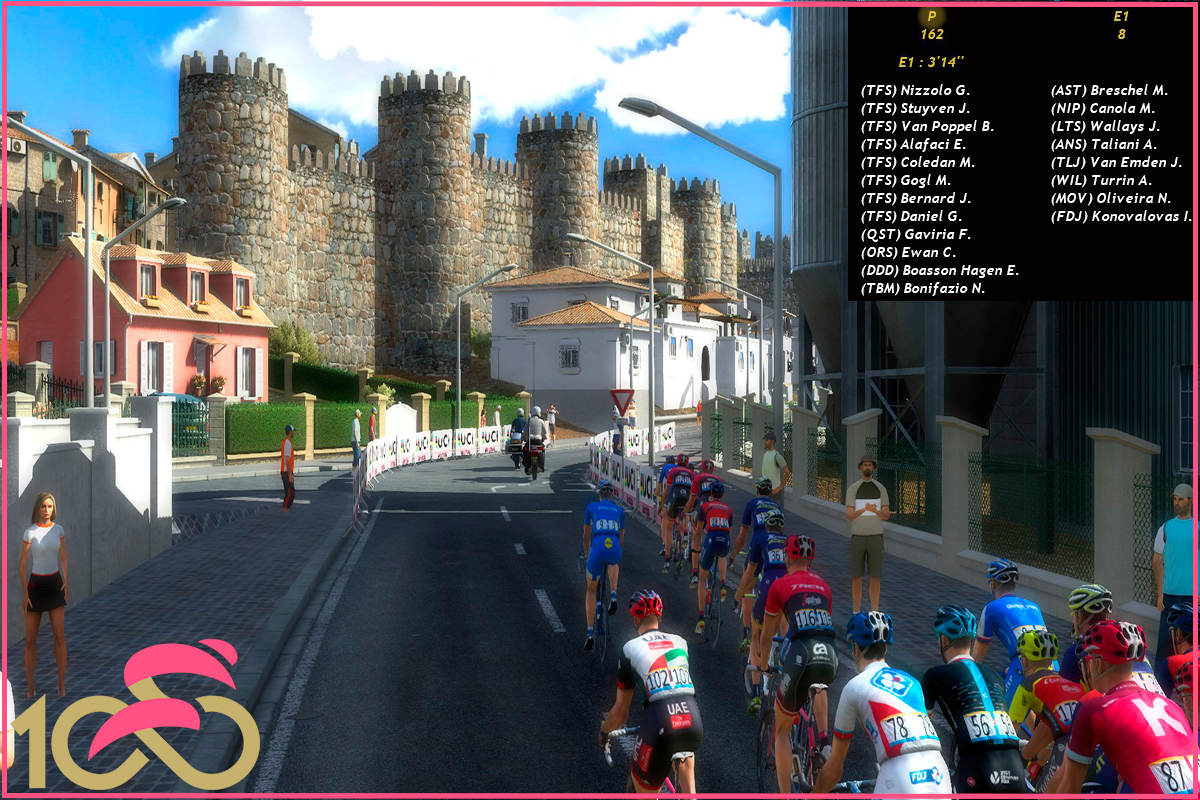The image size is (1200, 800).
Task: Choose Stuyven J. from the rider list
Action: [915, 108]
